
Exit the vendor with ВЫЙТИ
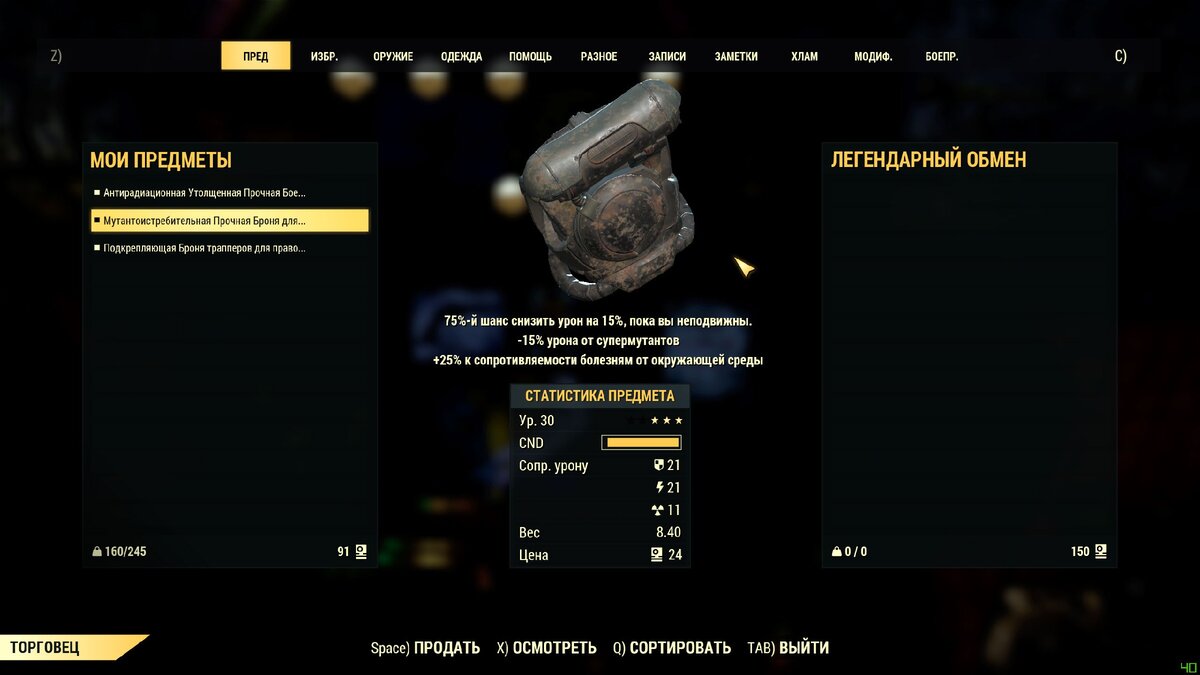point(803,648)
